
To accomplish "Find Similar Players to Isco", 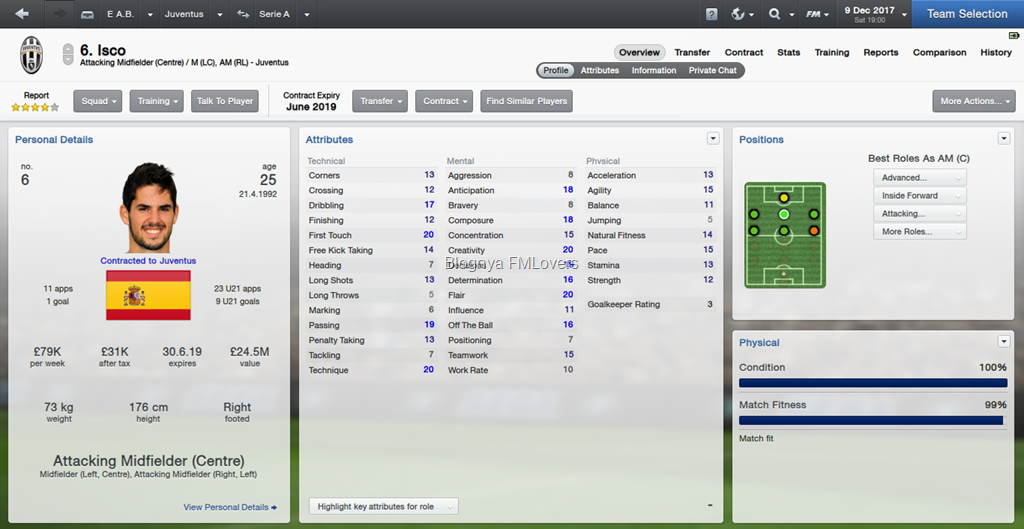I will coord(526,101).
